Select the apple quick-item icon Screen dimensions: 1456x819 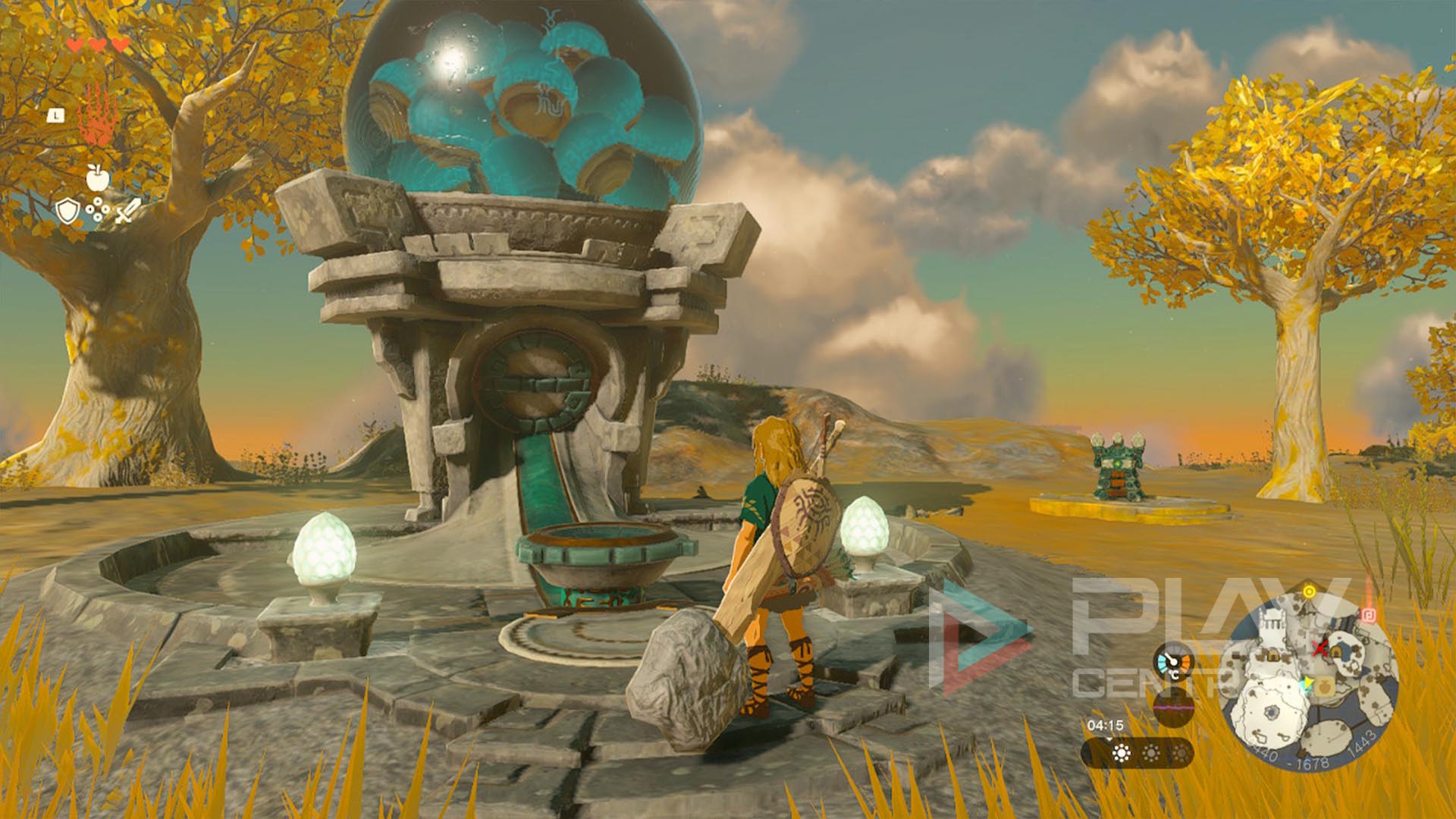coord(98,177)
